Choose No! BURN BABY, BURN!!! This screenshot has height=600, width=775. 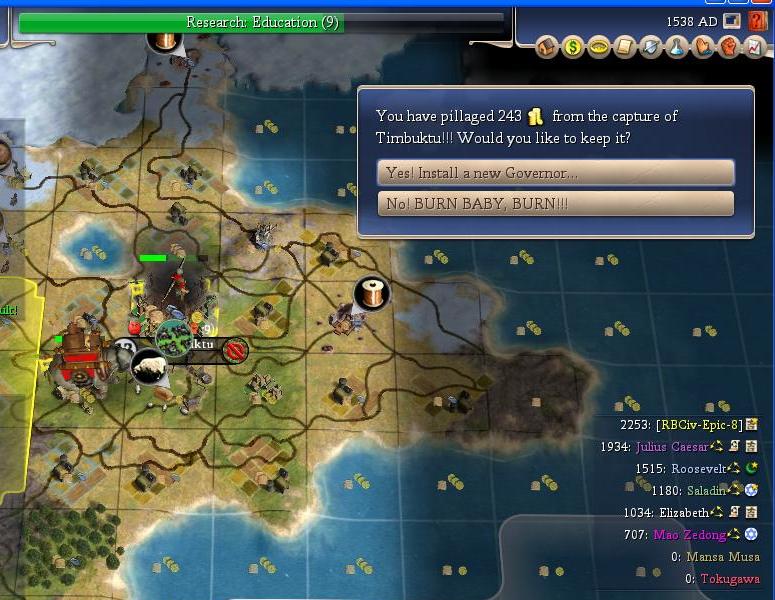(555, 204)
